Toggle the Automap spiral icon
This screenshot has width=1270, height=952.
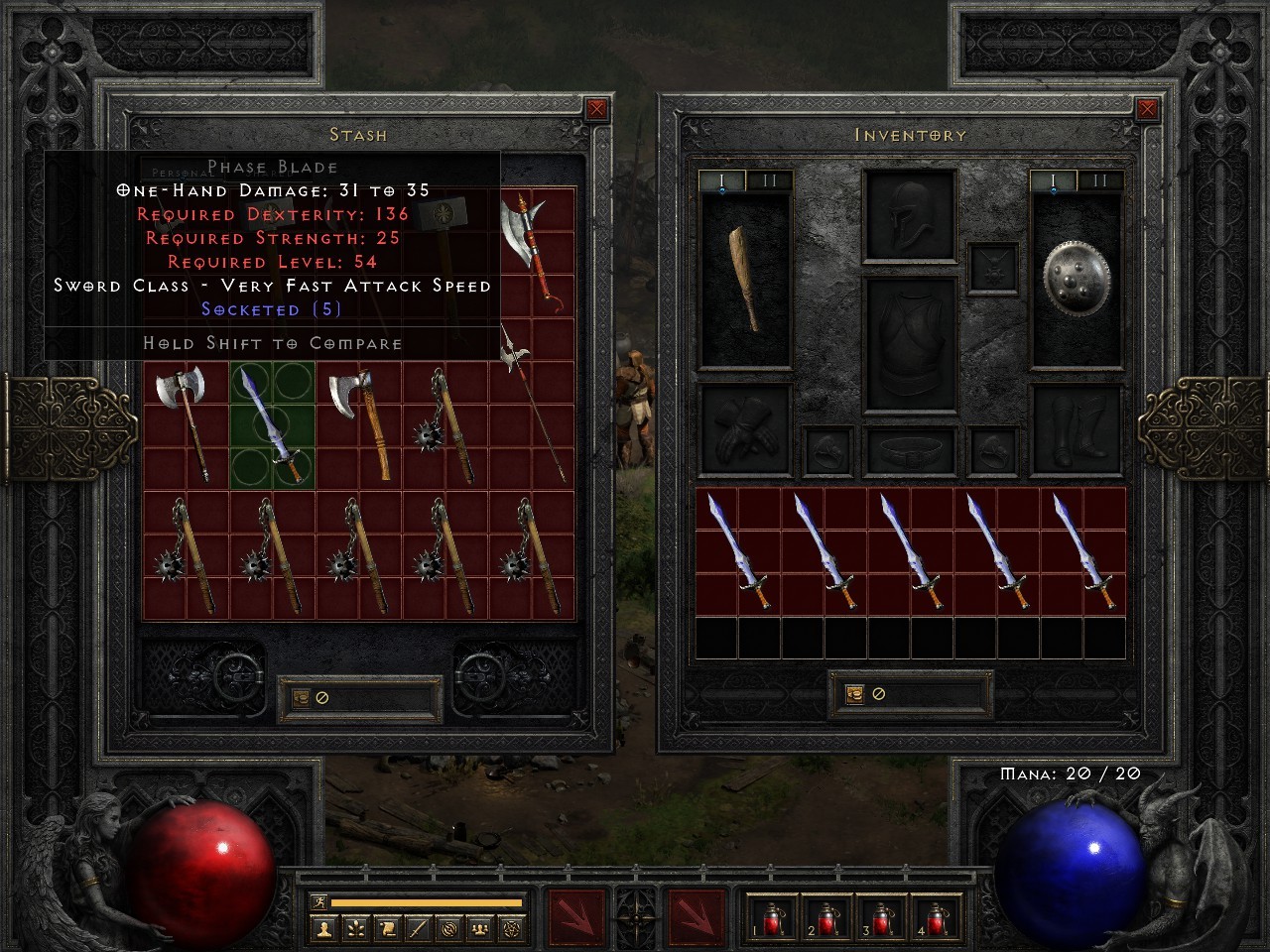coord(448,930)
